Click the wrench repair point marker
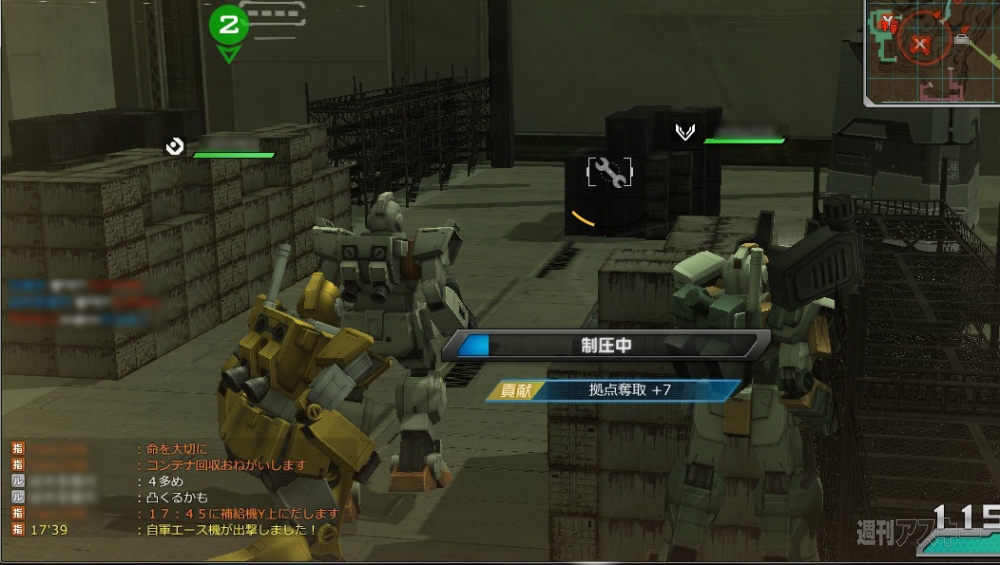Image resolution: width=1000 pixels, height=565 pixels. (608, 173)
